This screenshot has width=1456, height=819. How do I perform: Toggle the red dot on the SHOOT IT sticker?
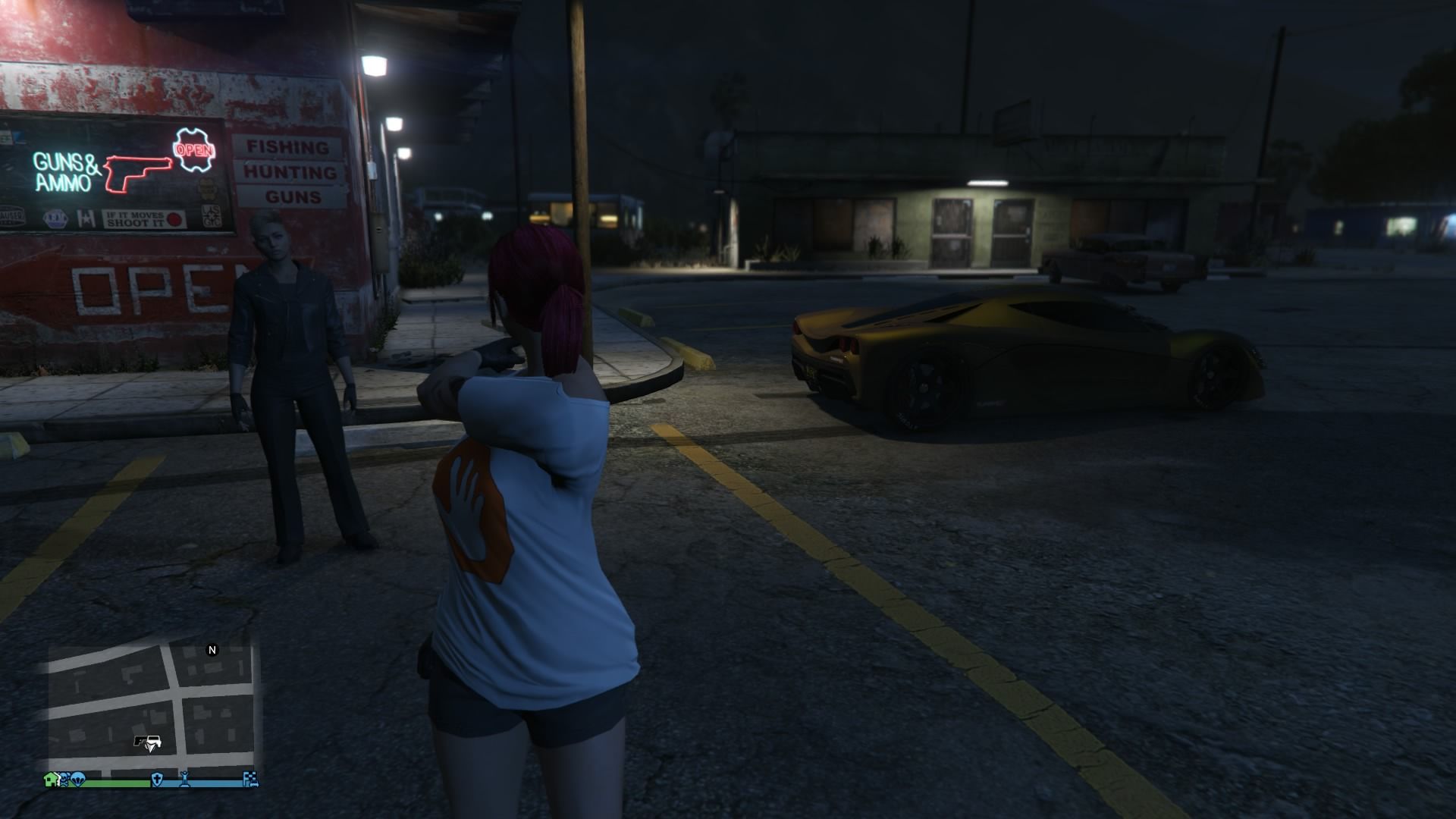click(173, 219)
